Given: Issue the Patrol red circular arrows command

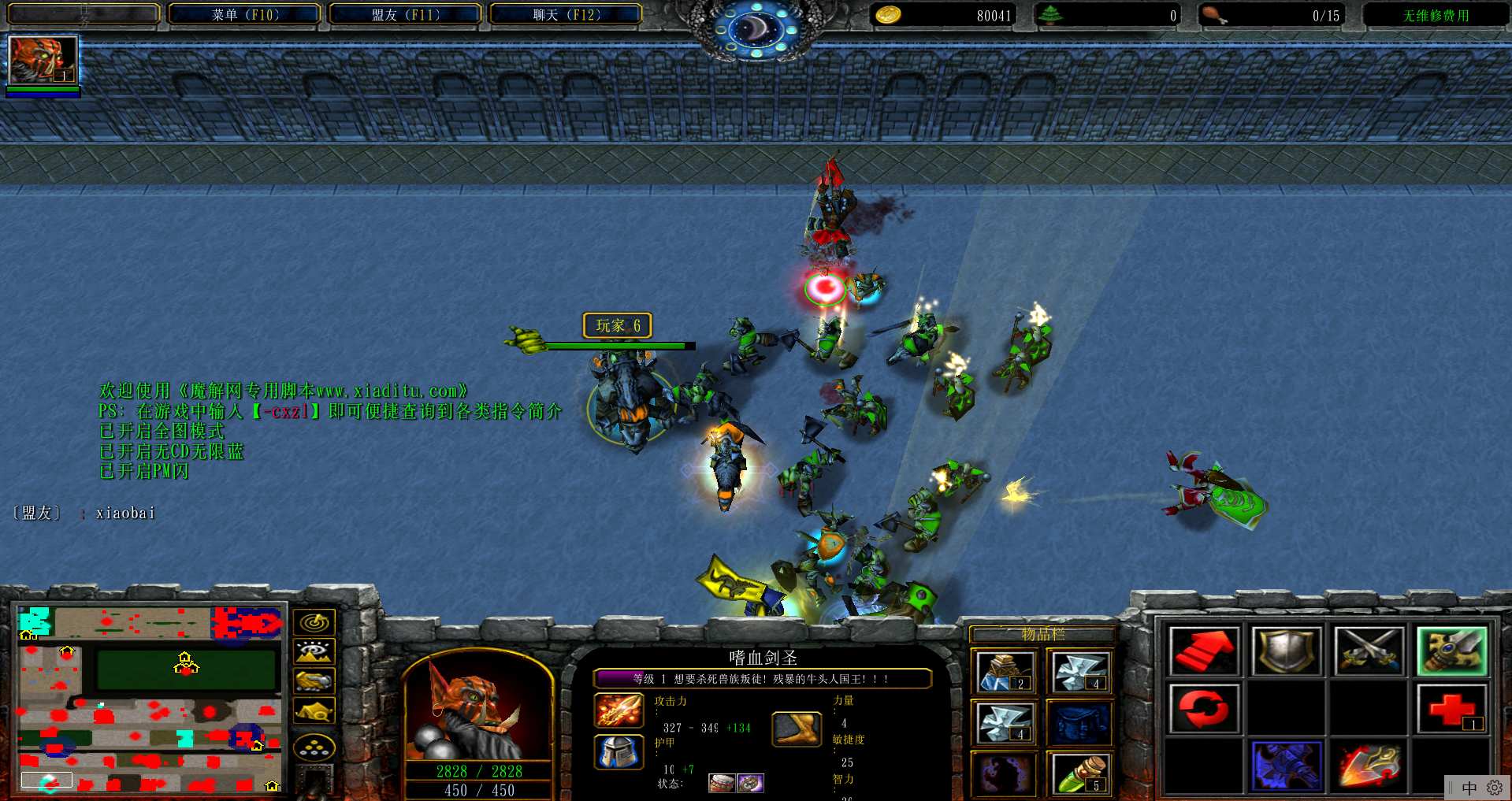Looking at the screenshot, I should click(x=1204, y=708).
